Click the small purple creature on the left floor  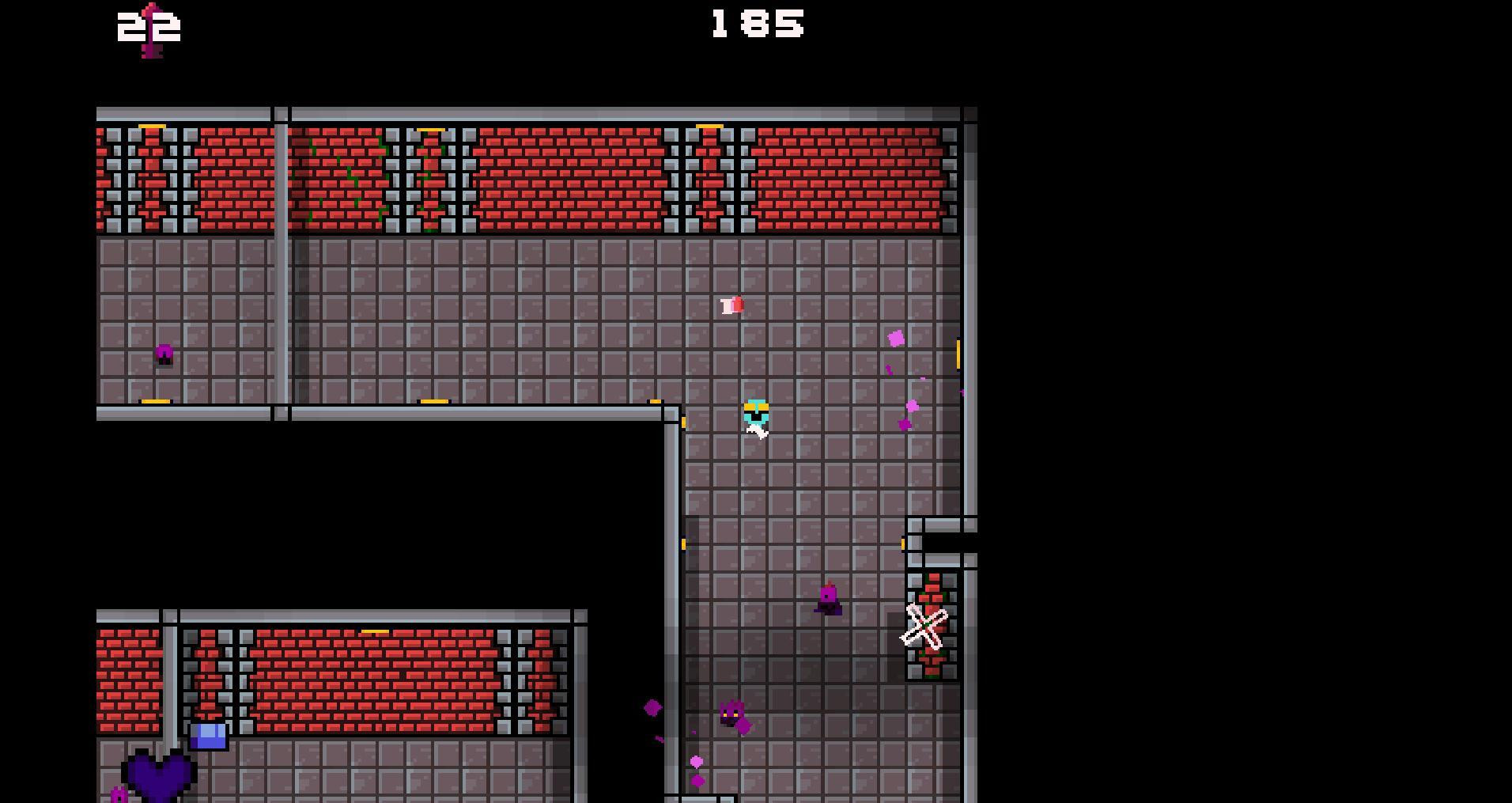[163, 356]
